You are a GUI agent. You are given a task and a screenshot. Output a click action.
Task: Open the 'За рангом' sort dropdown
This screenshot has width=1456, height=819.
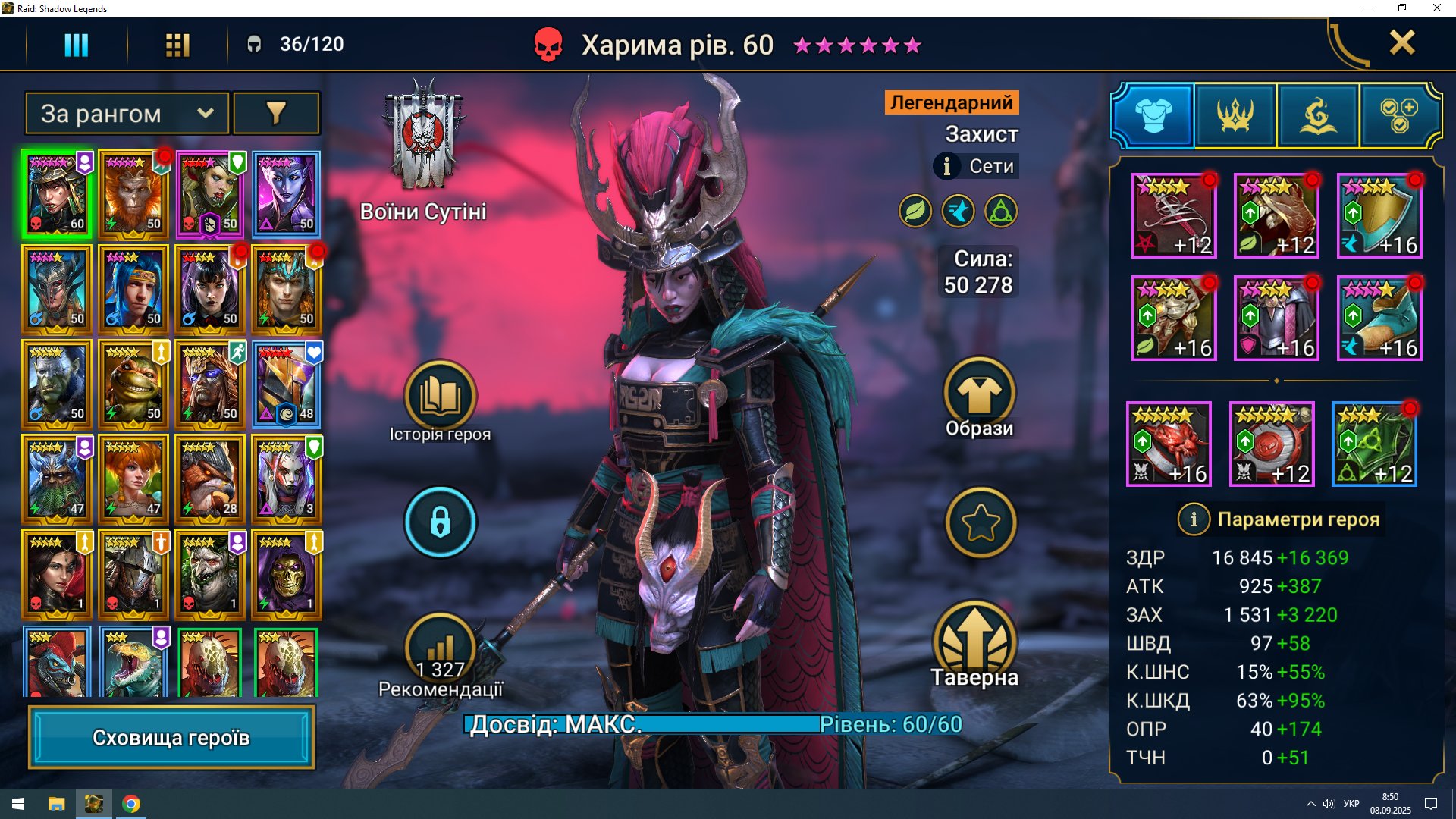[127, 114]
